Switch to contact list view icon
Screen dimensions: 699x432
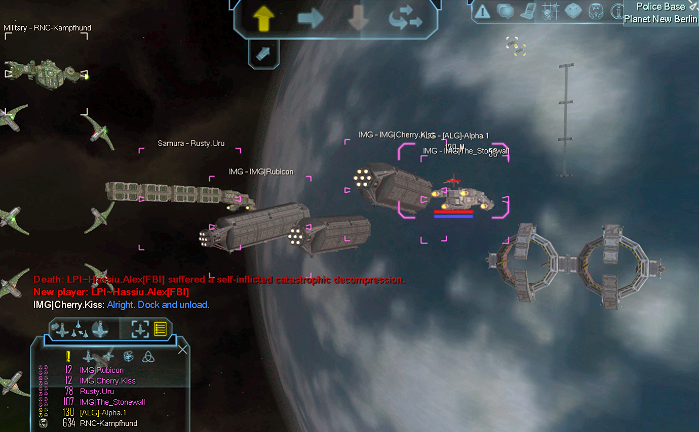[160, 328]
